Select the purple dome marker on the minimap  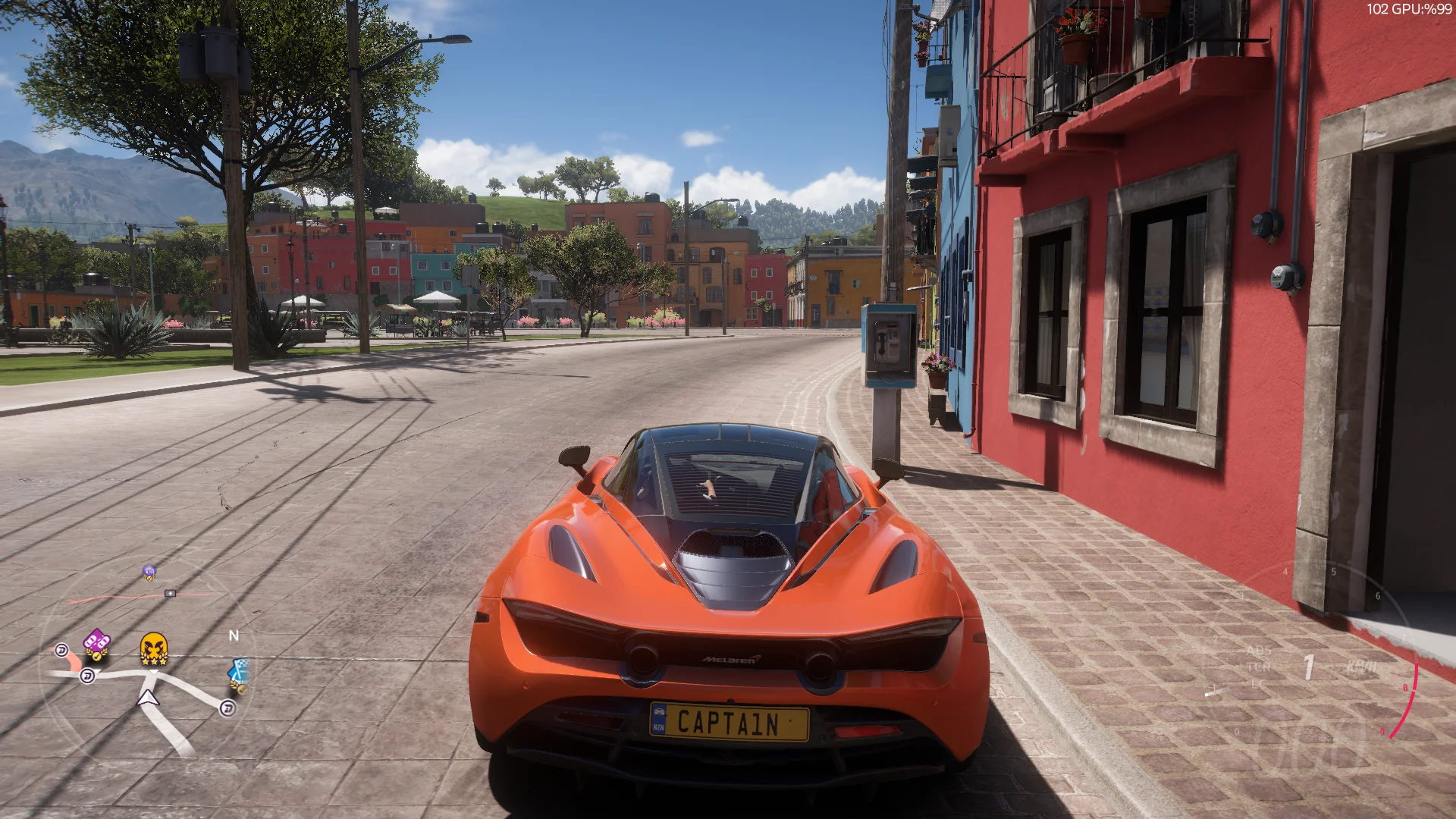(x=149, y=572)
